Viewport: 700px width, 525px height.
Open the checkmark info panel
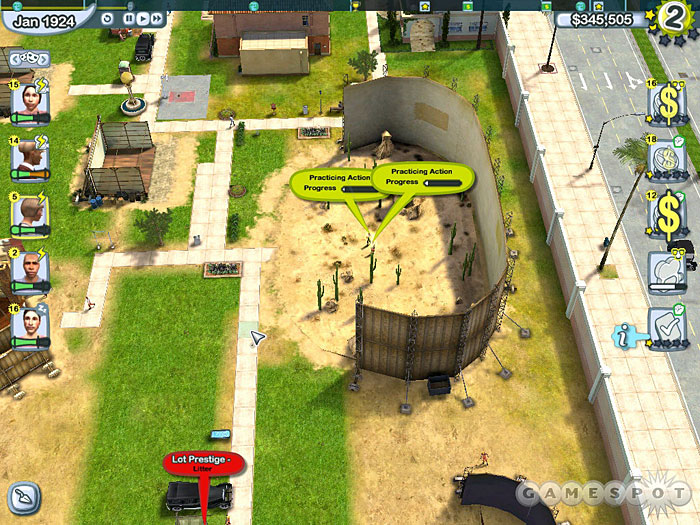[x=665, y=326]
